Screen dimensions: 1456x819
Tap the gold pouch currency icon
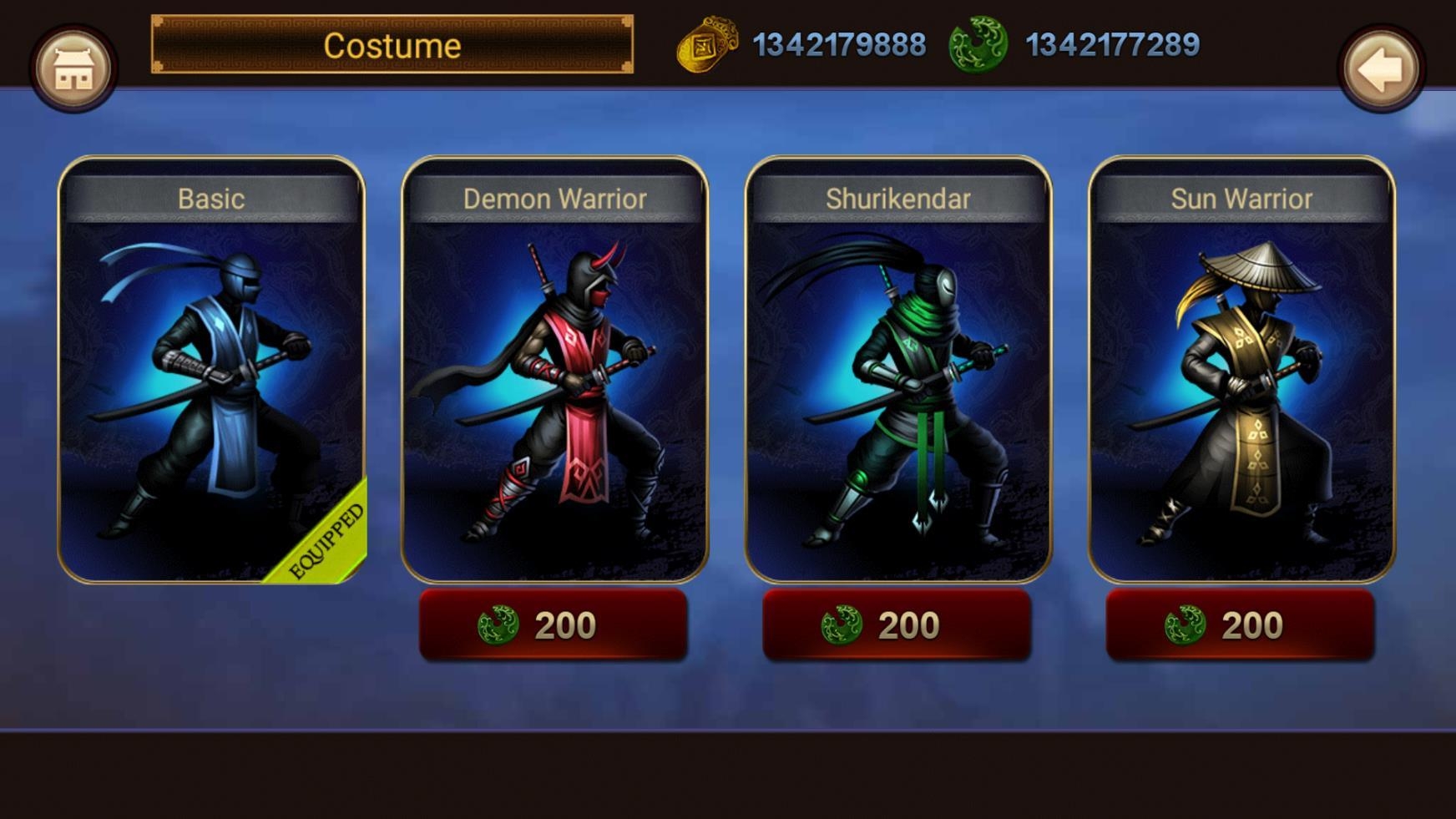707,45
